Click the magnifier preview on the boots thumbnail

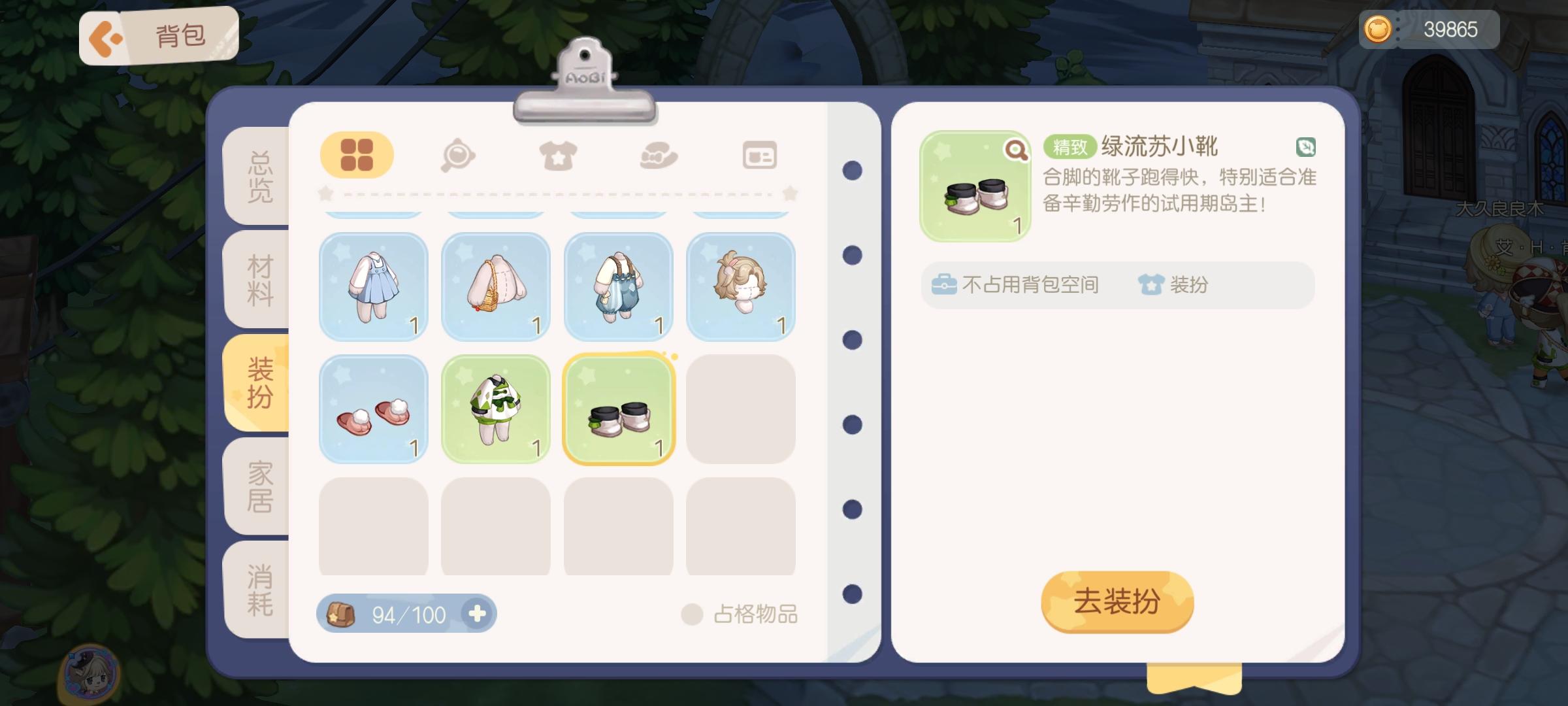[1015, 150]
